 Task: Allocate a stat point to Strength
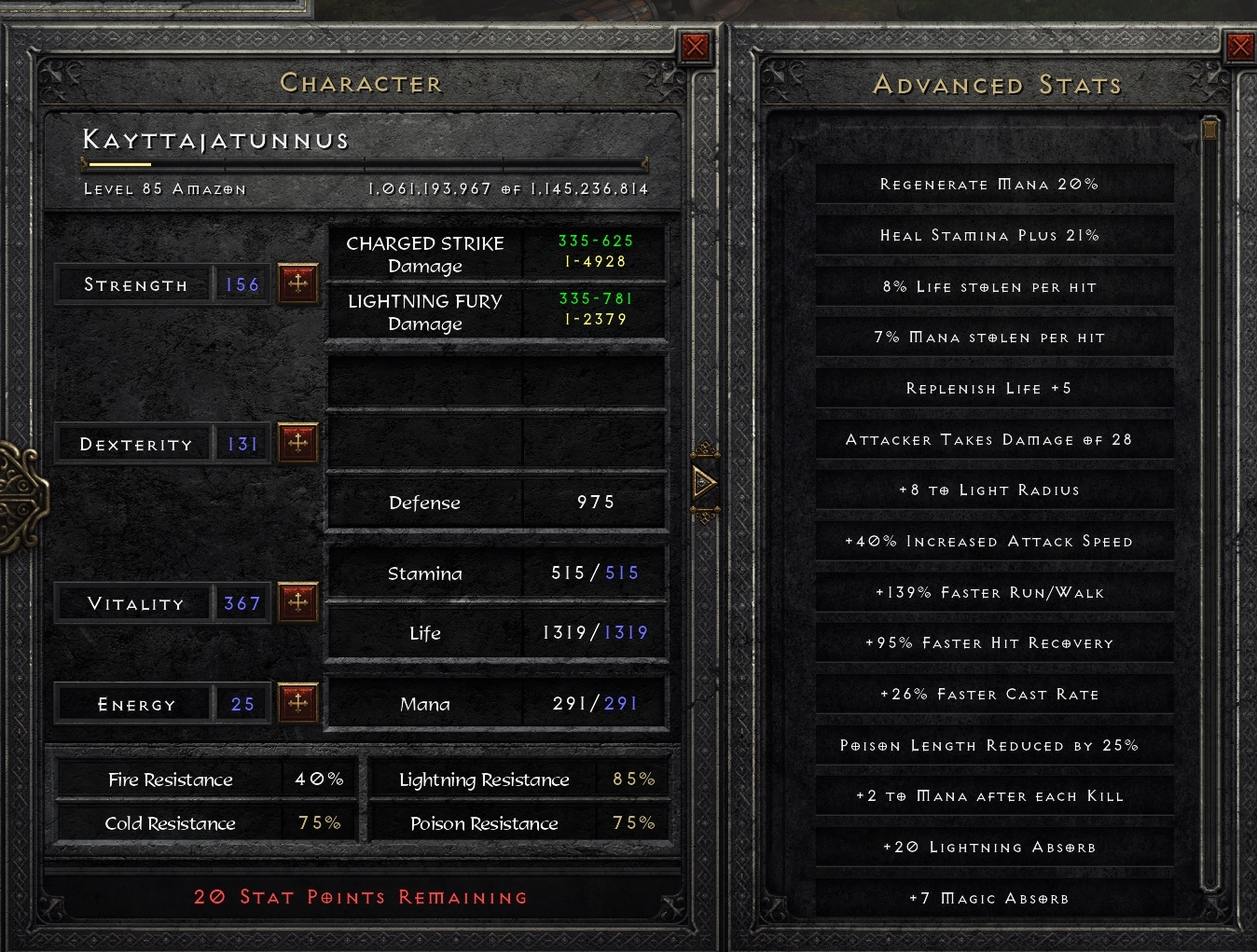(298, 283)
